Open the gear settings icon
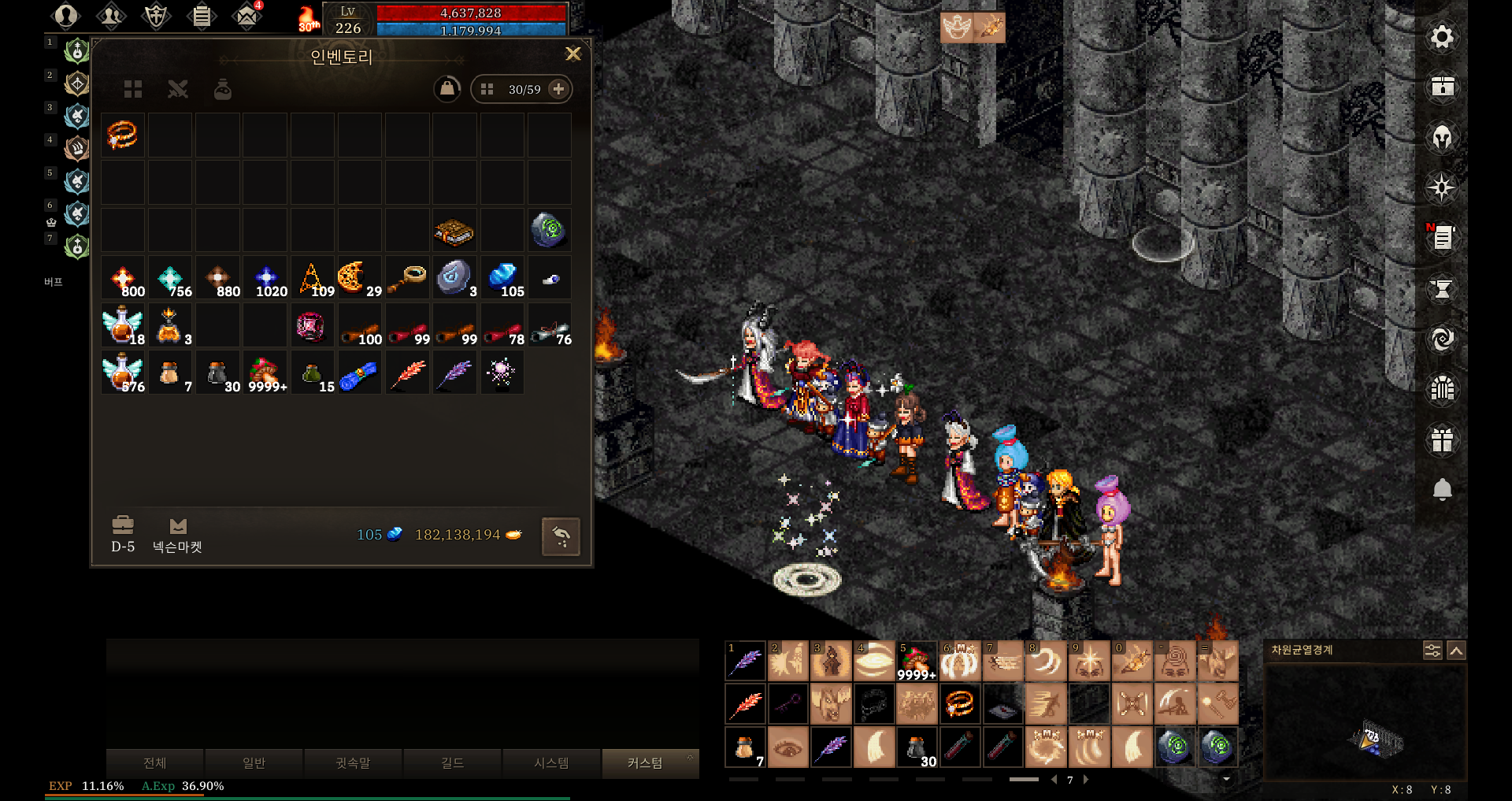Screen dimensions: 1512x801 (x=1442, y=37)
